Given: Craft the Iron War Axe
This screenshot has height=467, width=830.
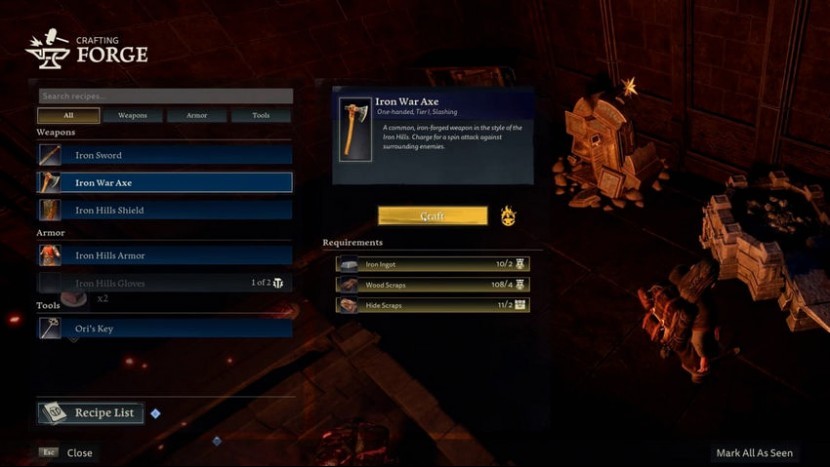Looking at the screenshot, I should [432, 216].
